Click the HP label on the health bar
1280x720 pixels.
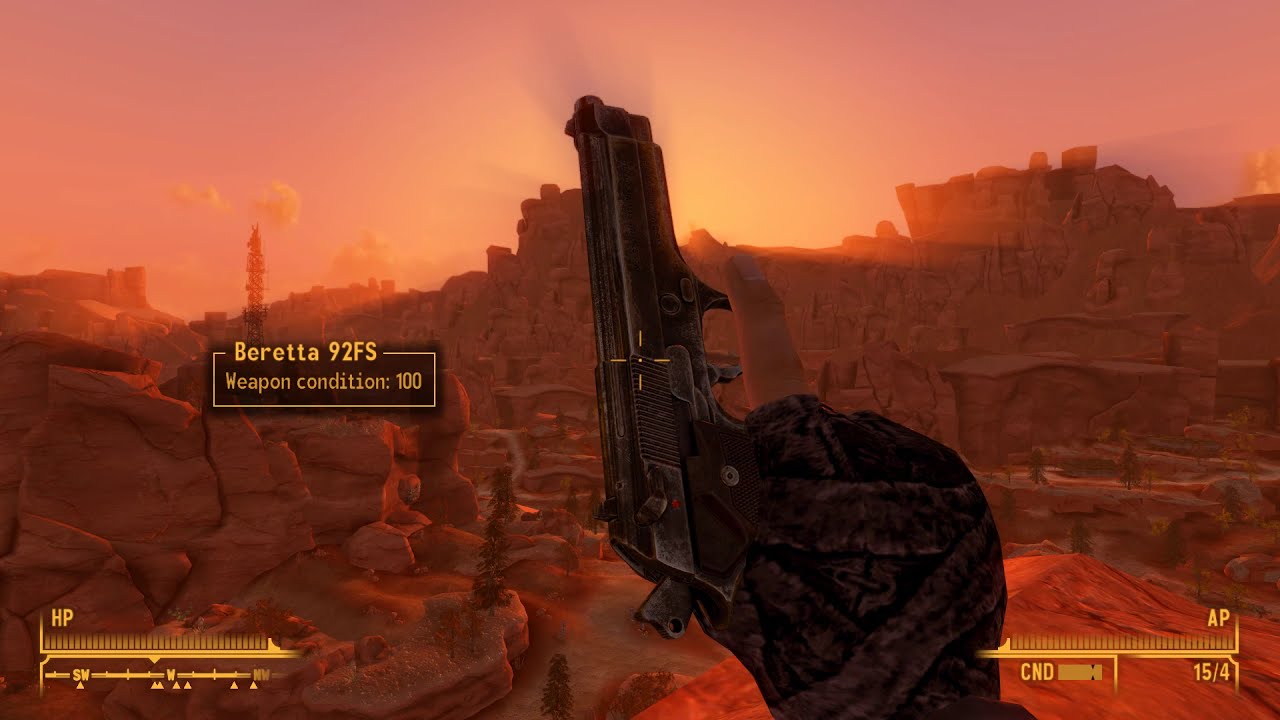(61, 615)
